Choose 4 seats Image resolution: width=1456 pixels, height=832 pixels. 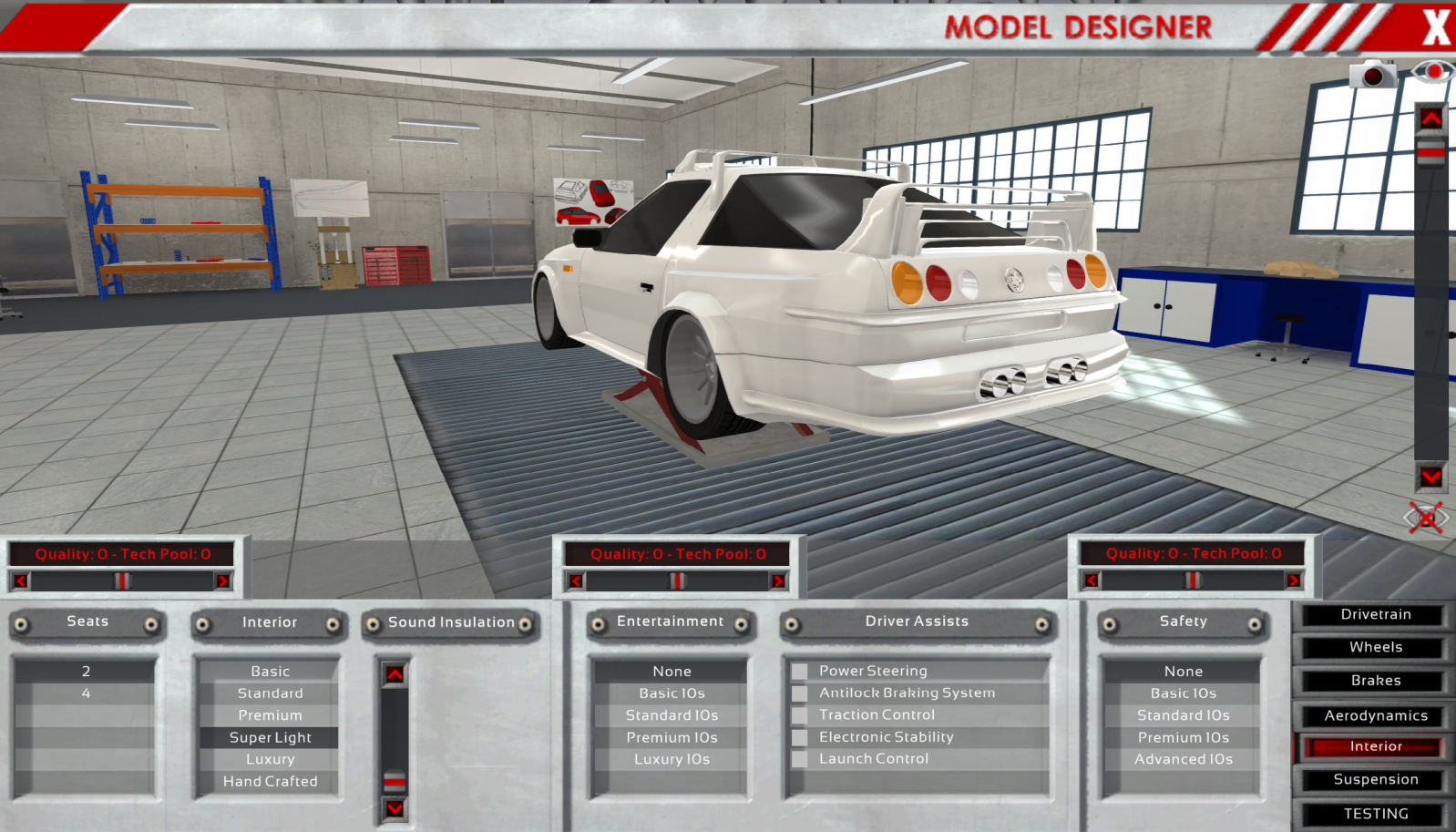(x=86, y=693)
